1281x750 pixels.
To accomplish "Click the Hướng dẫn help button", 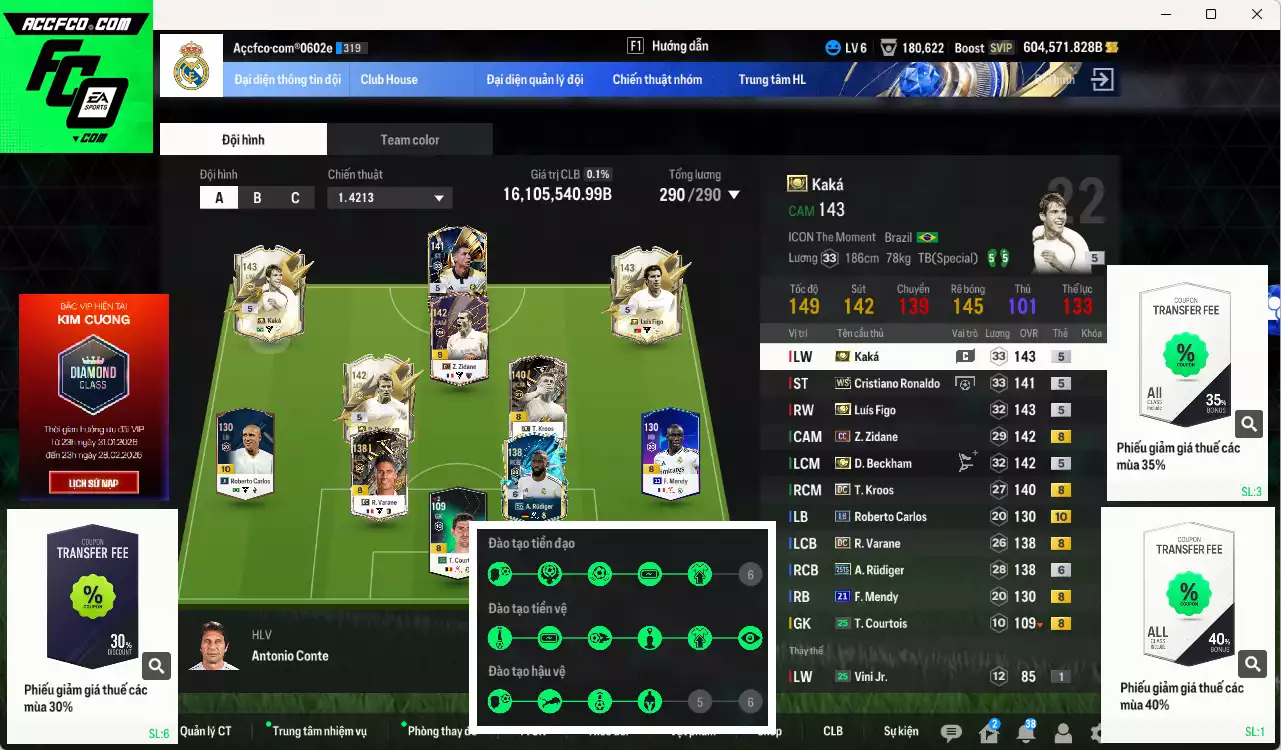I will pyautogui.click(x=670, y=45).
